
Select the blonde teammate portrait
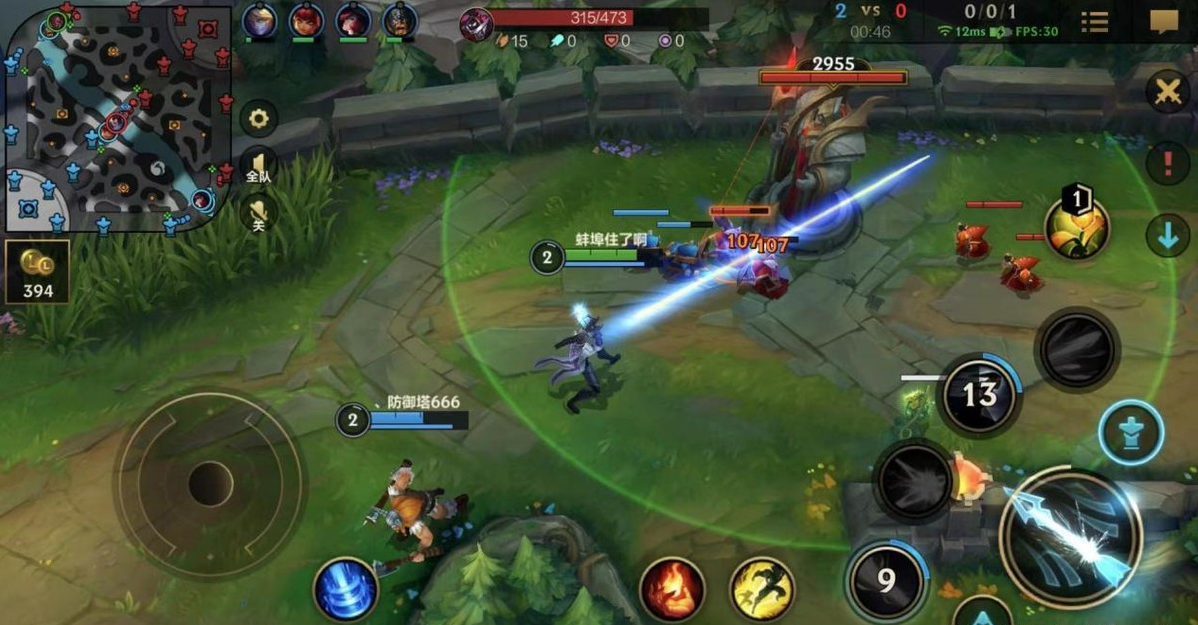click(259, 19)
